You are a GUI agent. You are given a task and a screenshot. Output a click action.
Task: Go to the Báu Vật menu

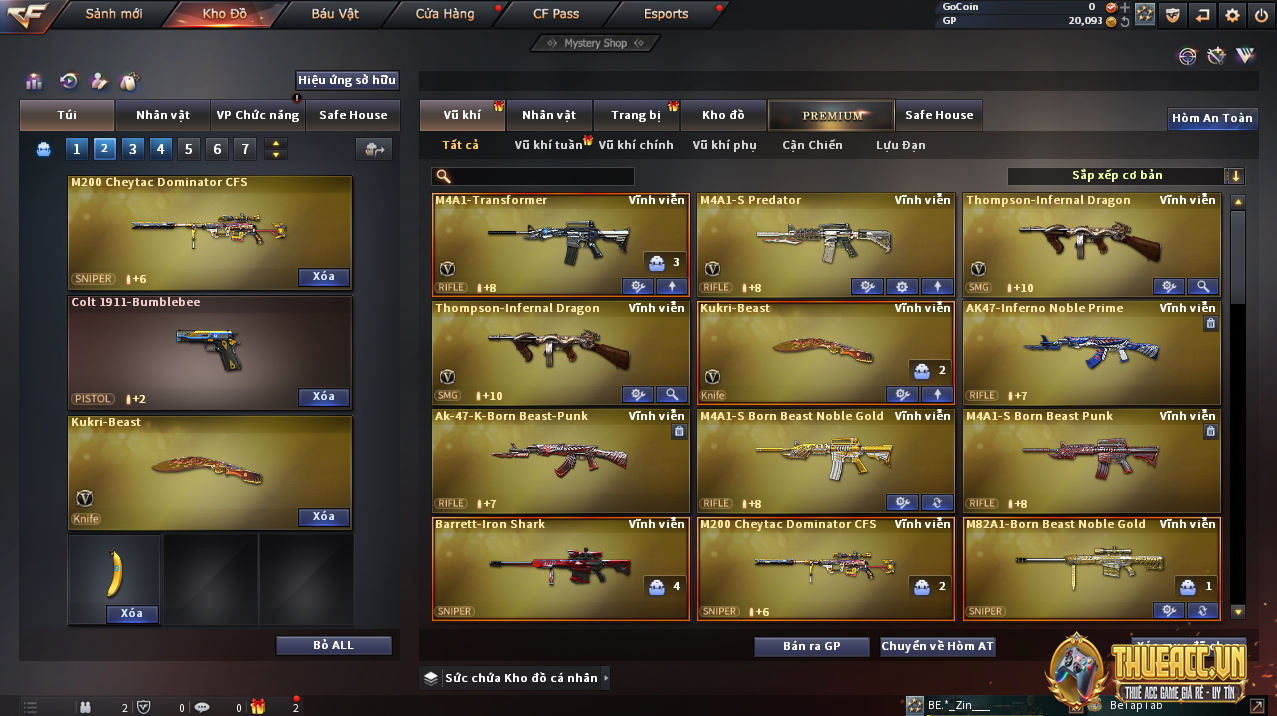coord(335,14)
